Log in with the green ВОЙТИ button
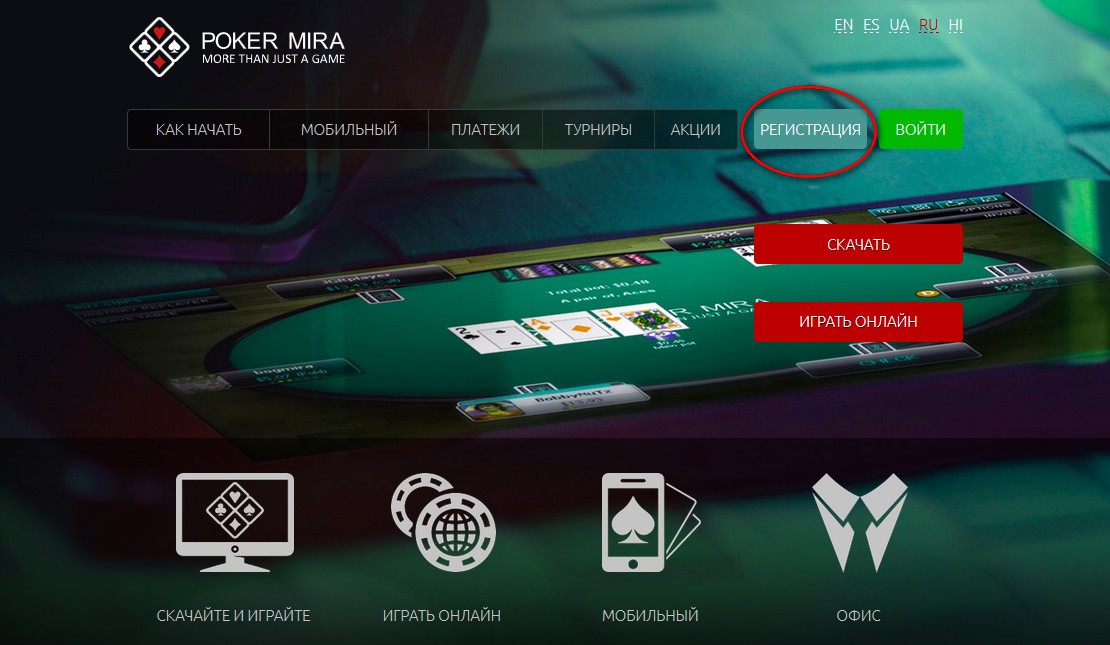1110x645 pixels. point(921,130)
